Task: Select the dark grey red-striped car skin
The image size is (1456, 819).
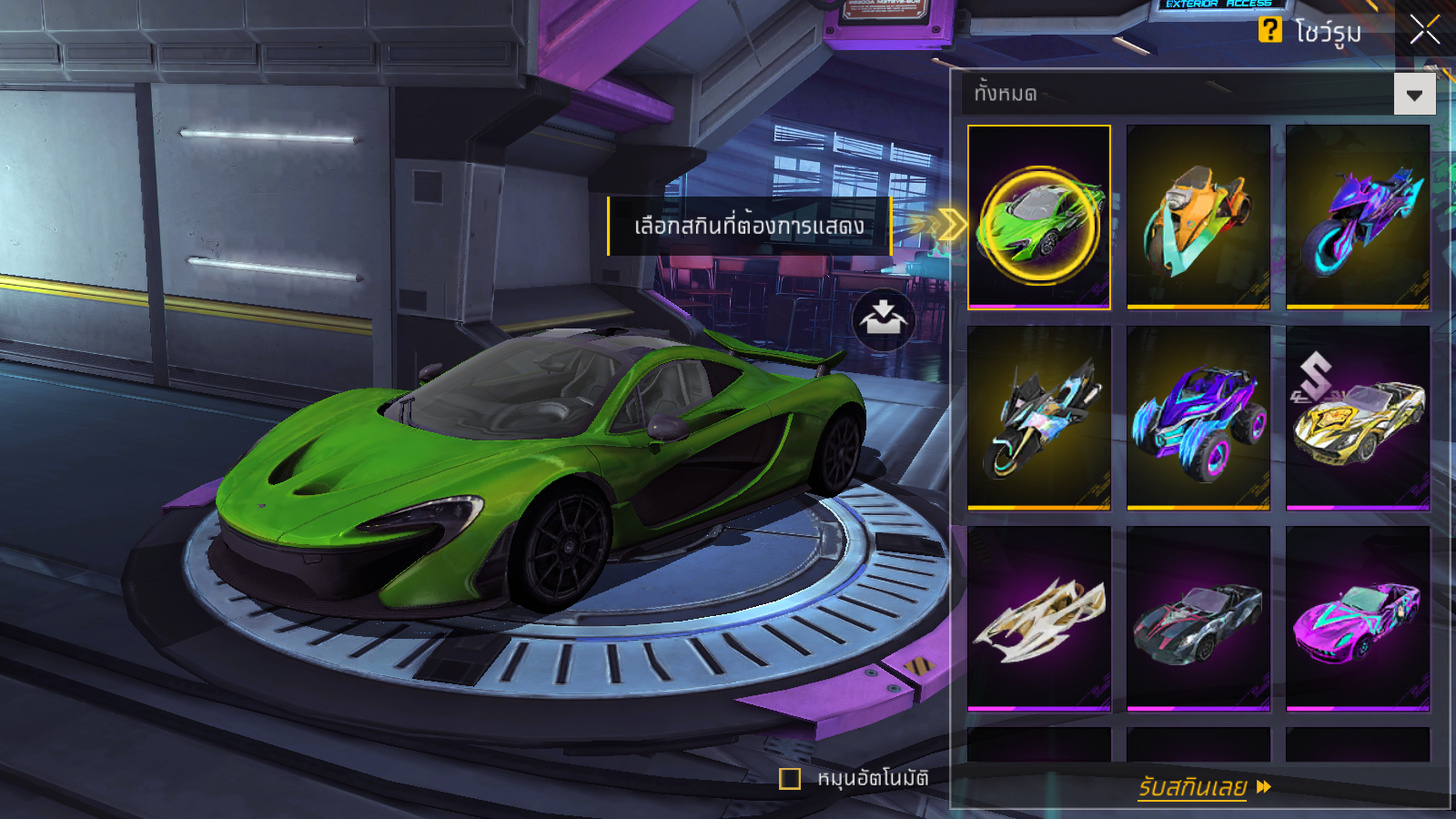Action: [1198, 617]
